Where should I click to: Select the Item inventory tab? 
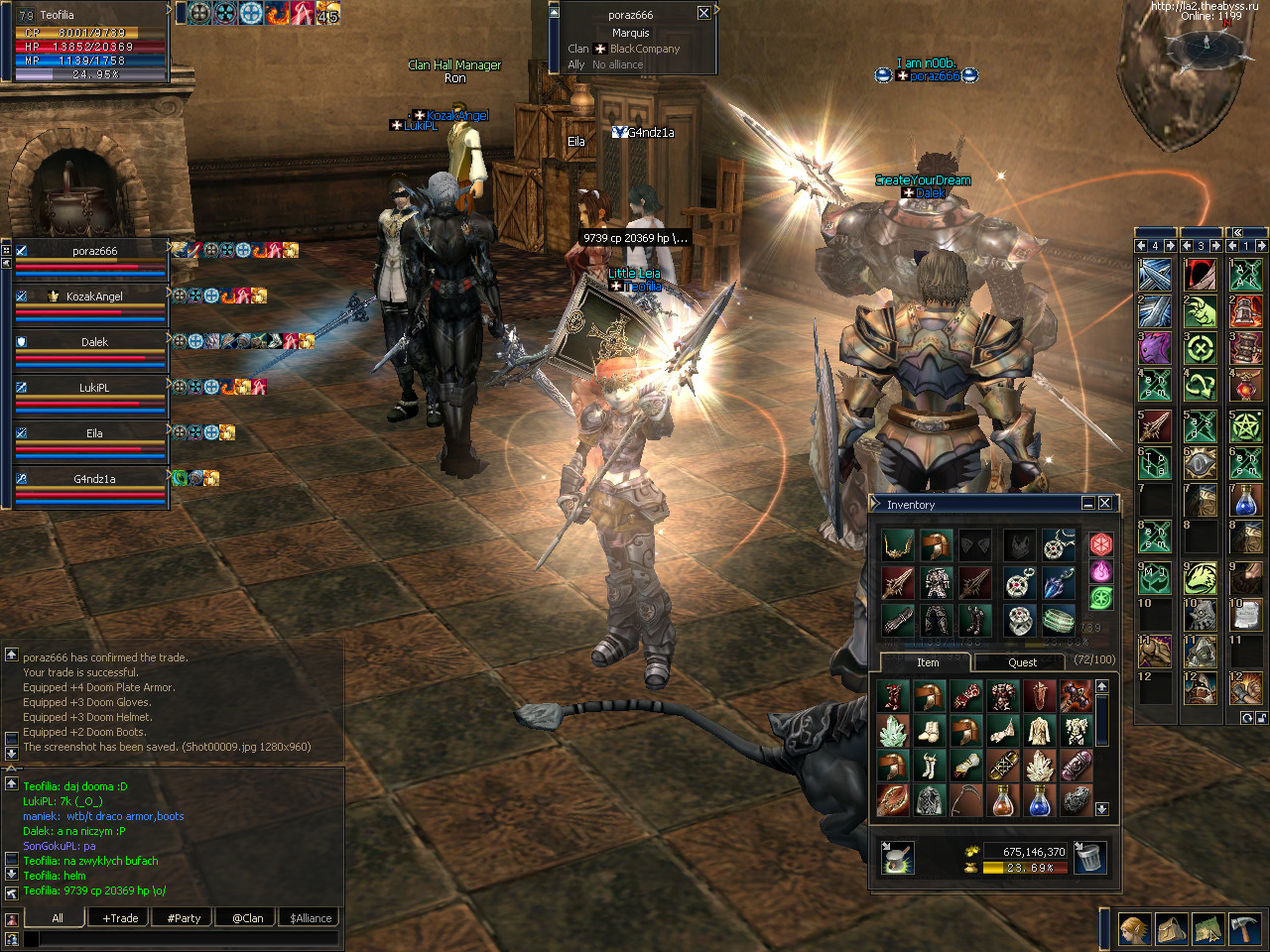click(x=927, y=662)
